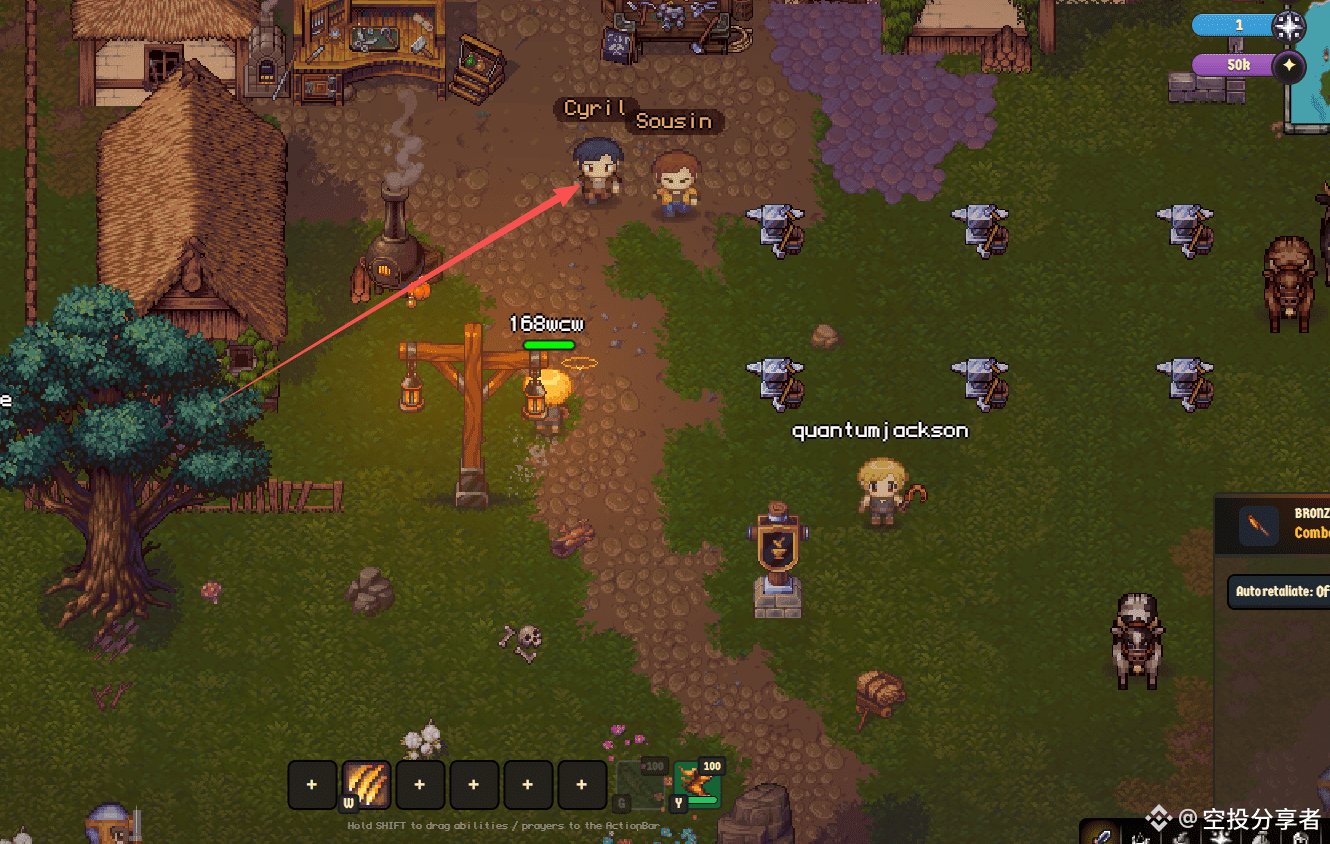Toggle the Auto retaliate button
The image size is (1330, 844).
click(x=1280, y=591)
